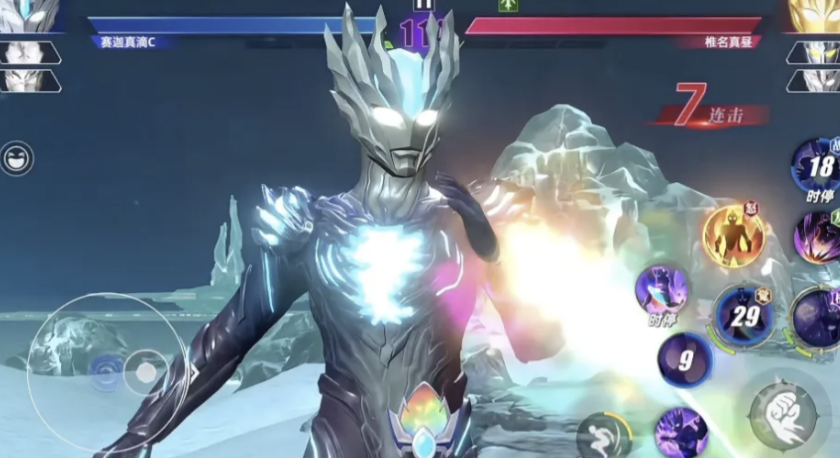This screenshot has width=840, height=458.
Task: Click the virtual joystick center knob
Action: click(x=146, y=372)
